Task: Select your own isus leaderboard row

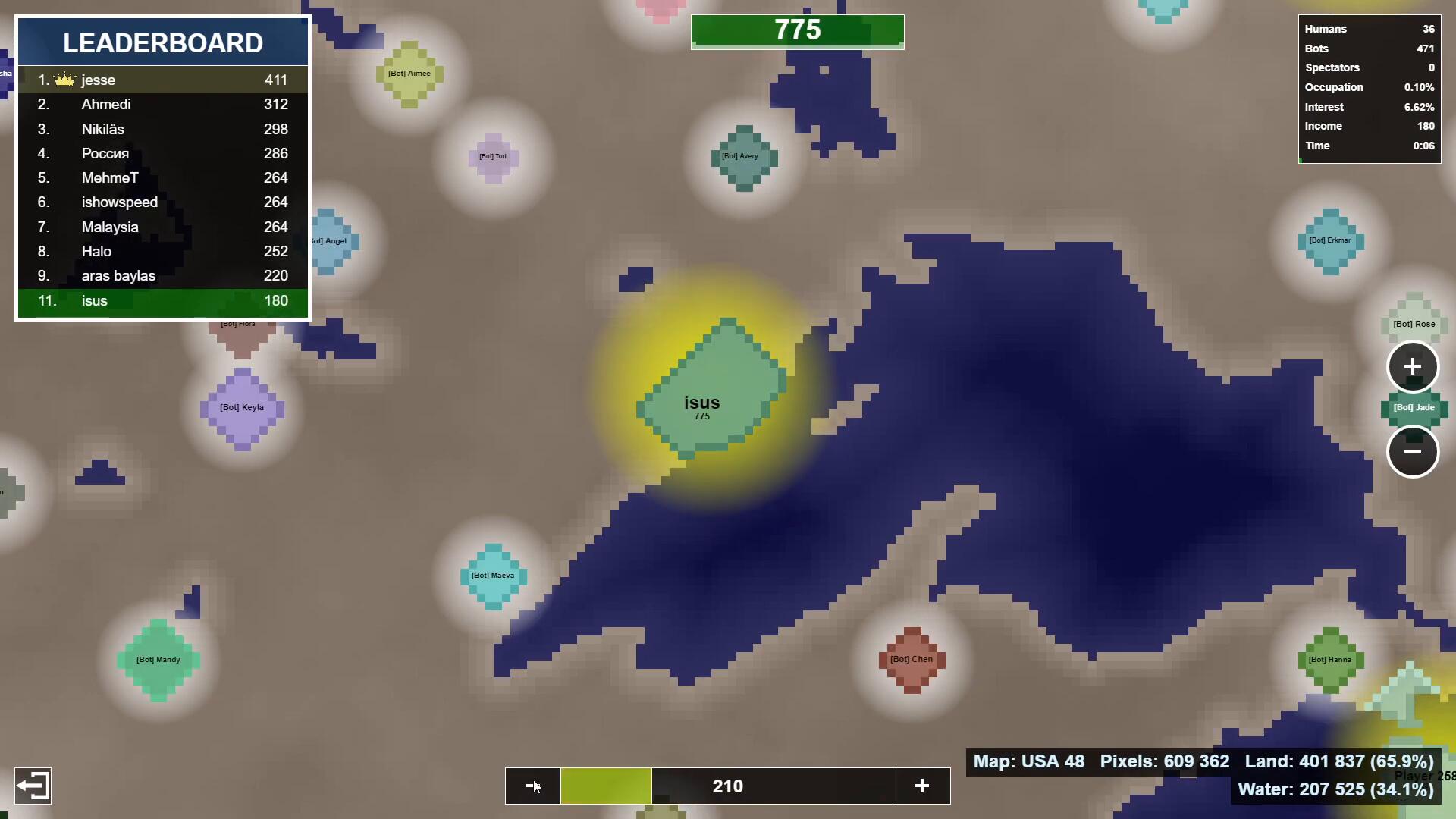Action: [162, 301]
